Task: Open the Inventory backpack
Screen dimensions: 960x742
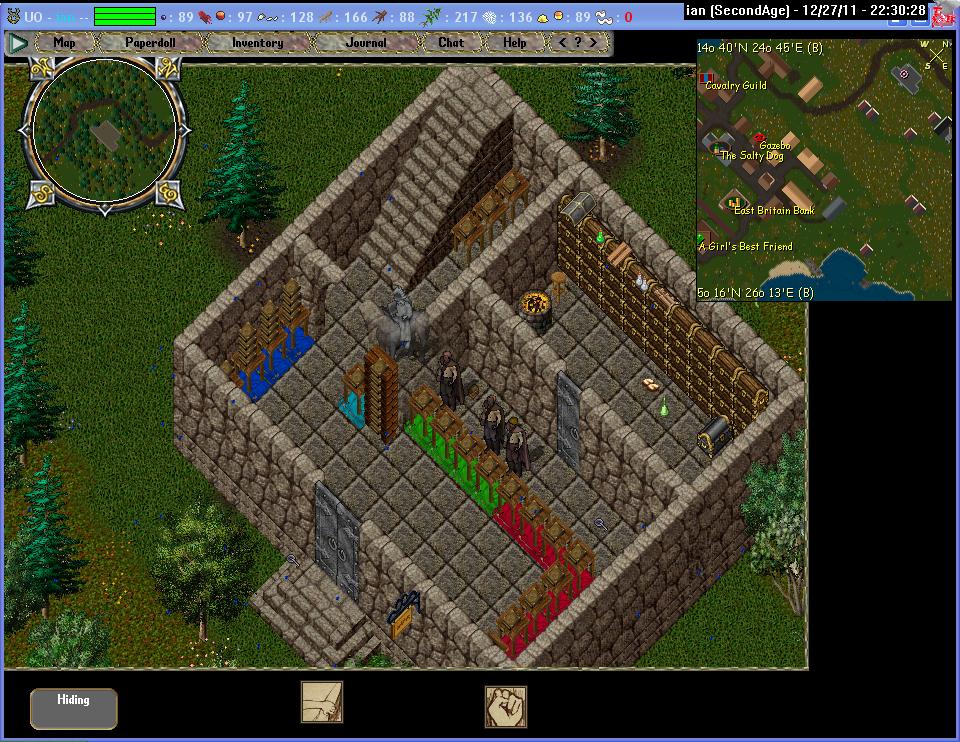Action: tap(257, 43)
